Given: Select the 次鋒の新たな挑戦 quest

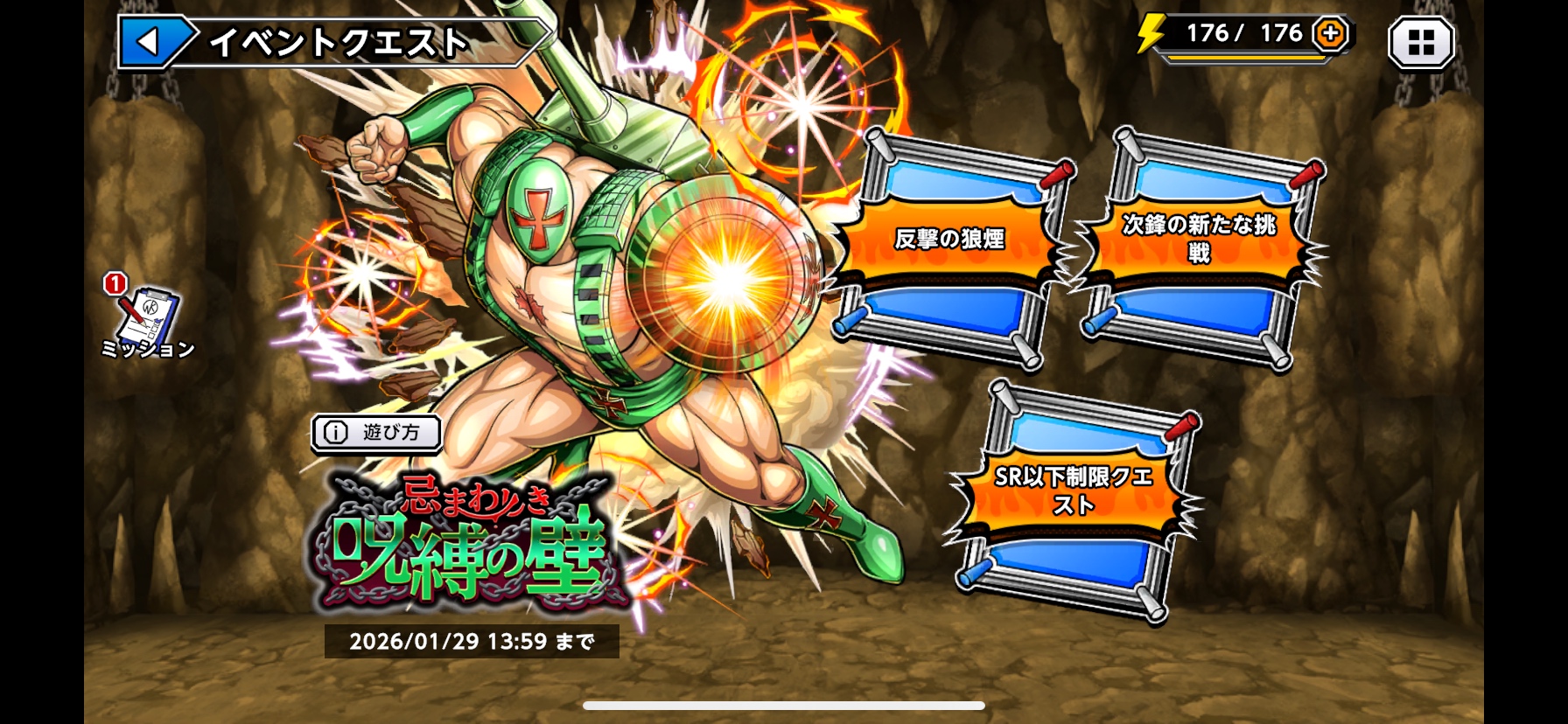Looking at the screenshot, I should click(1198, 240).
